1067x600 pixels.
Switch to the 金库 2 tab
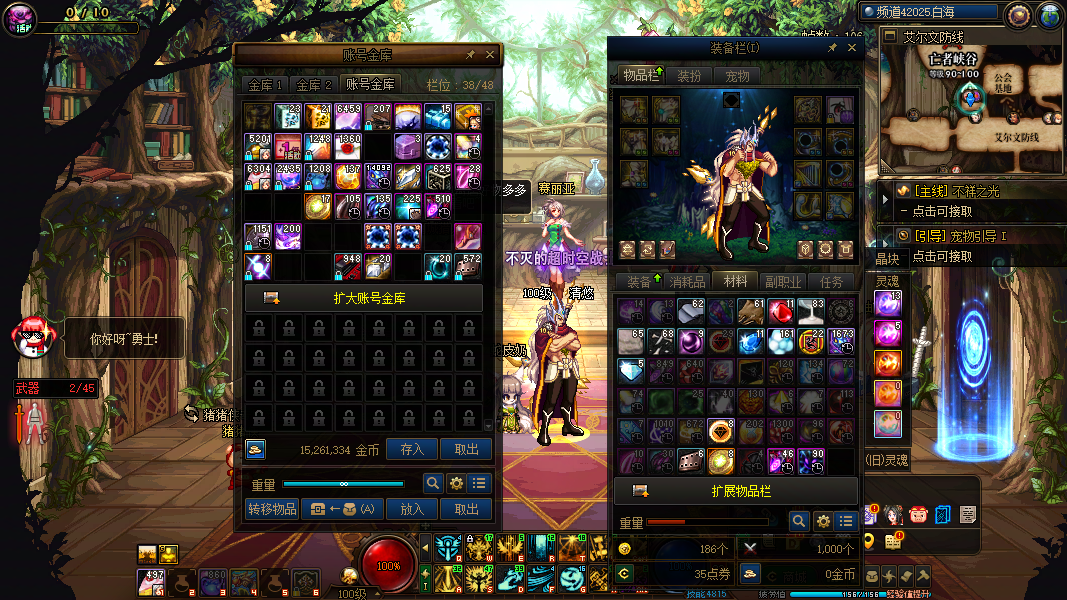pos(314,85)
